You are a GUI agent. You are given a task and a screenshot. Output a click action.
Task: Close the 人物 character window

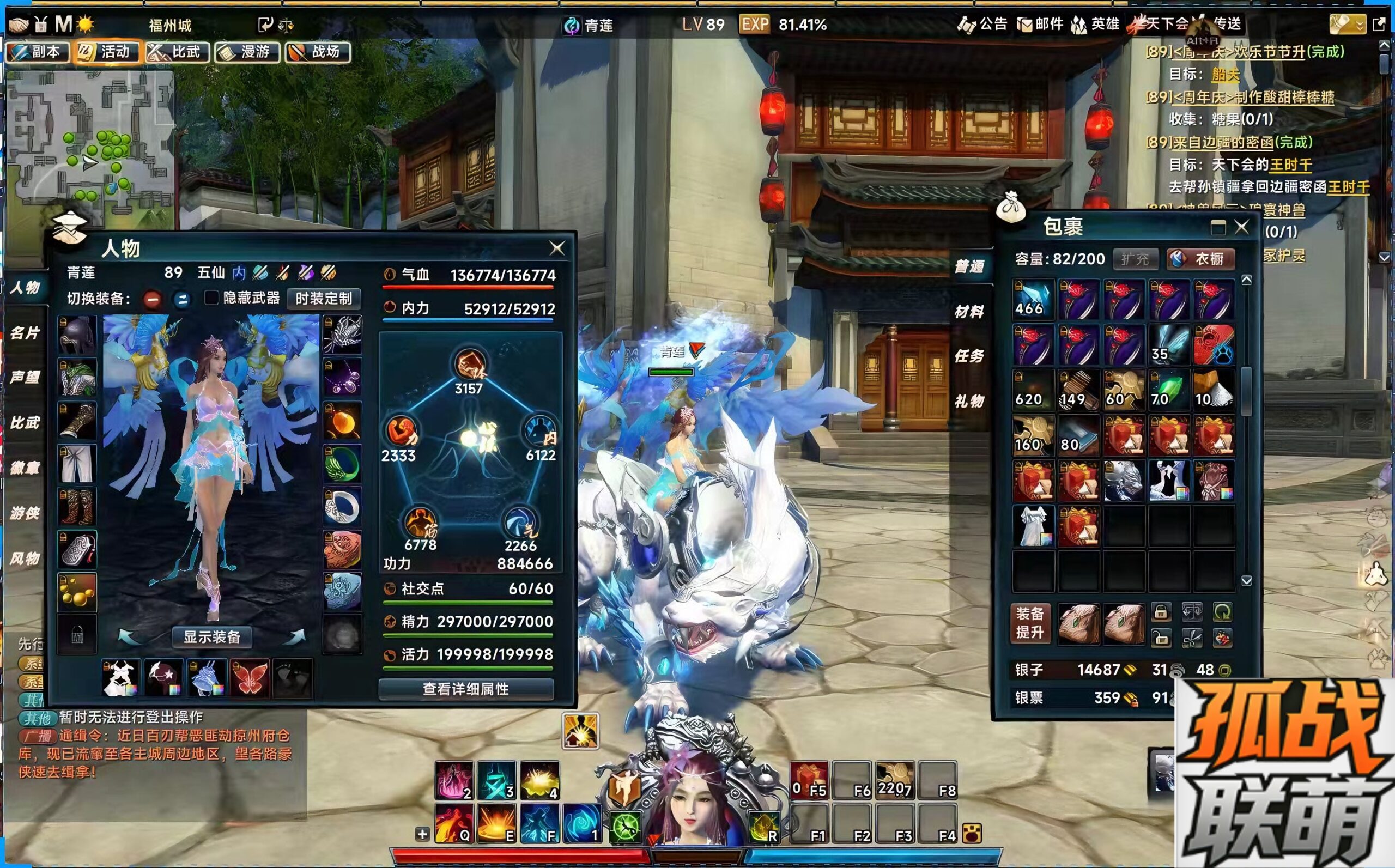[x=557, y=248]
